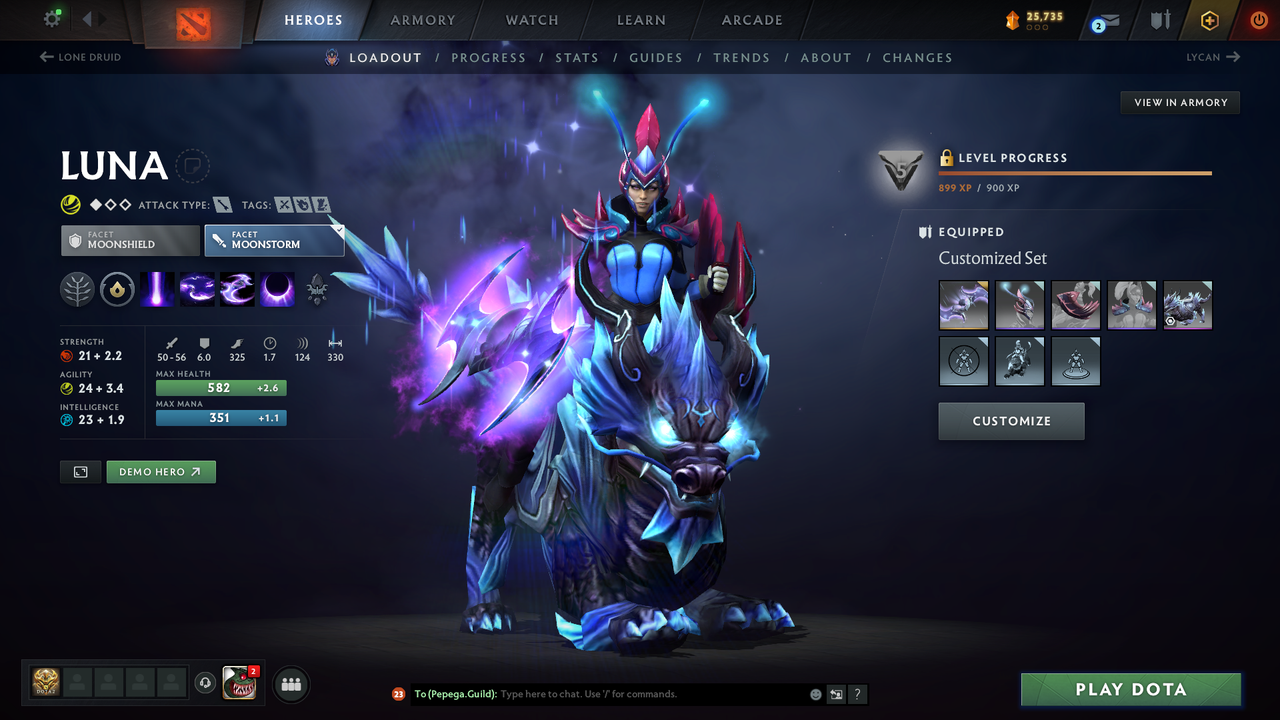Image resolution: width=1280 pixels, height=720 pixels.
Task: Advance to Lycan with the right arrow
Action: point(1213,57)
